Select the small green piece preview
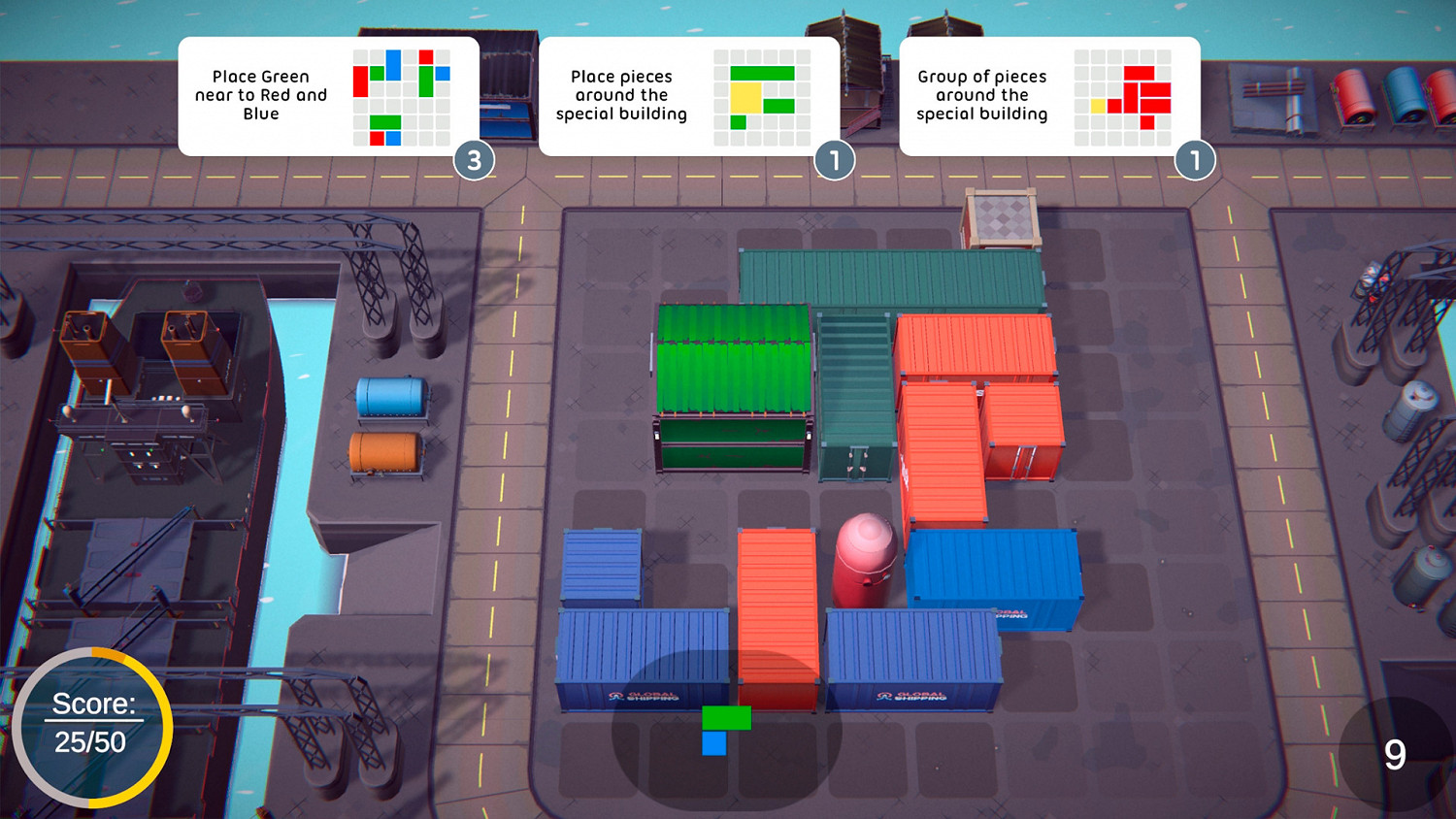The width and height of the screenshot is (1456, 819). (x=725, y=718)
